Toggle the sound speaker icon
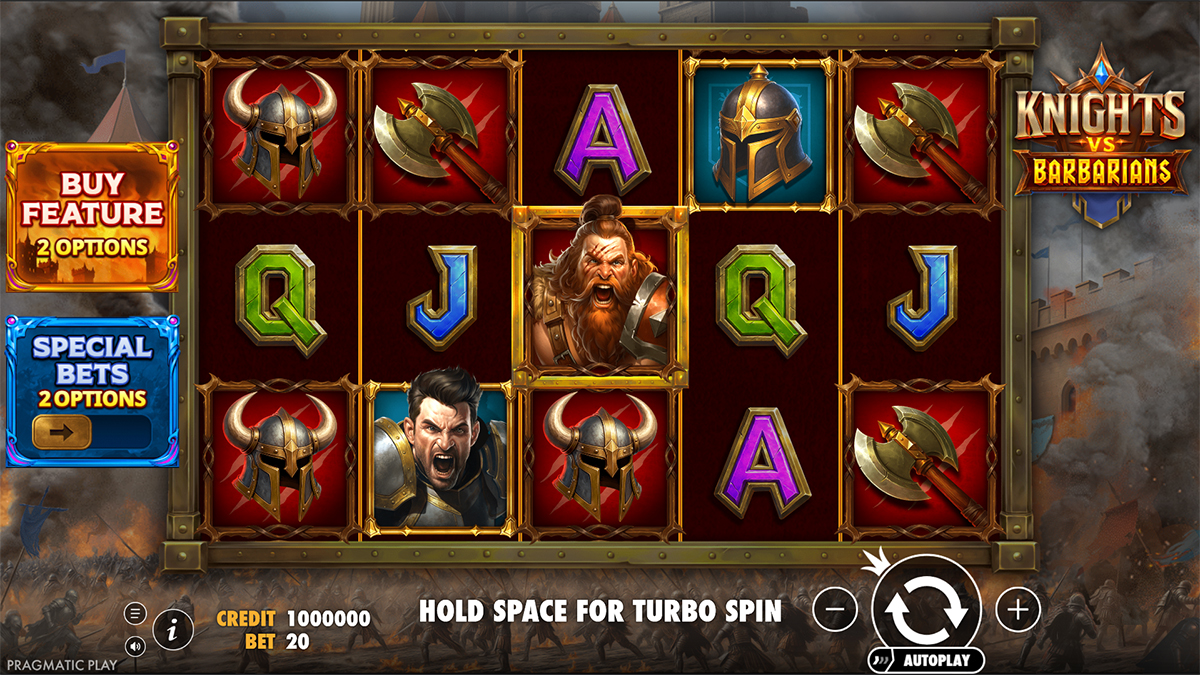The image size is (1200, 675). point(135,645)
